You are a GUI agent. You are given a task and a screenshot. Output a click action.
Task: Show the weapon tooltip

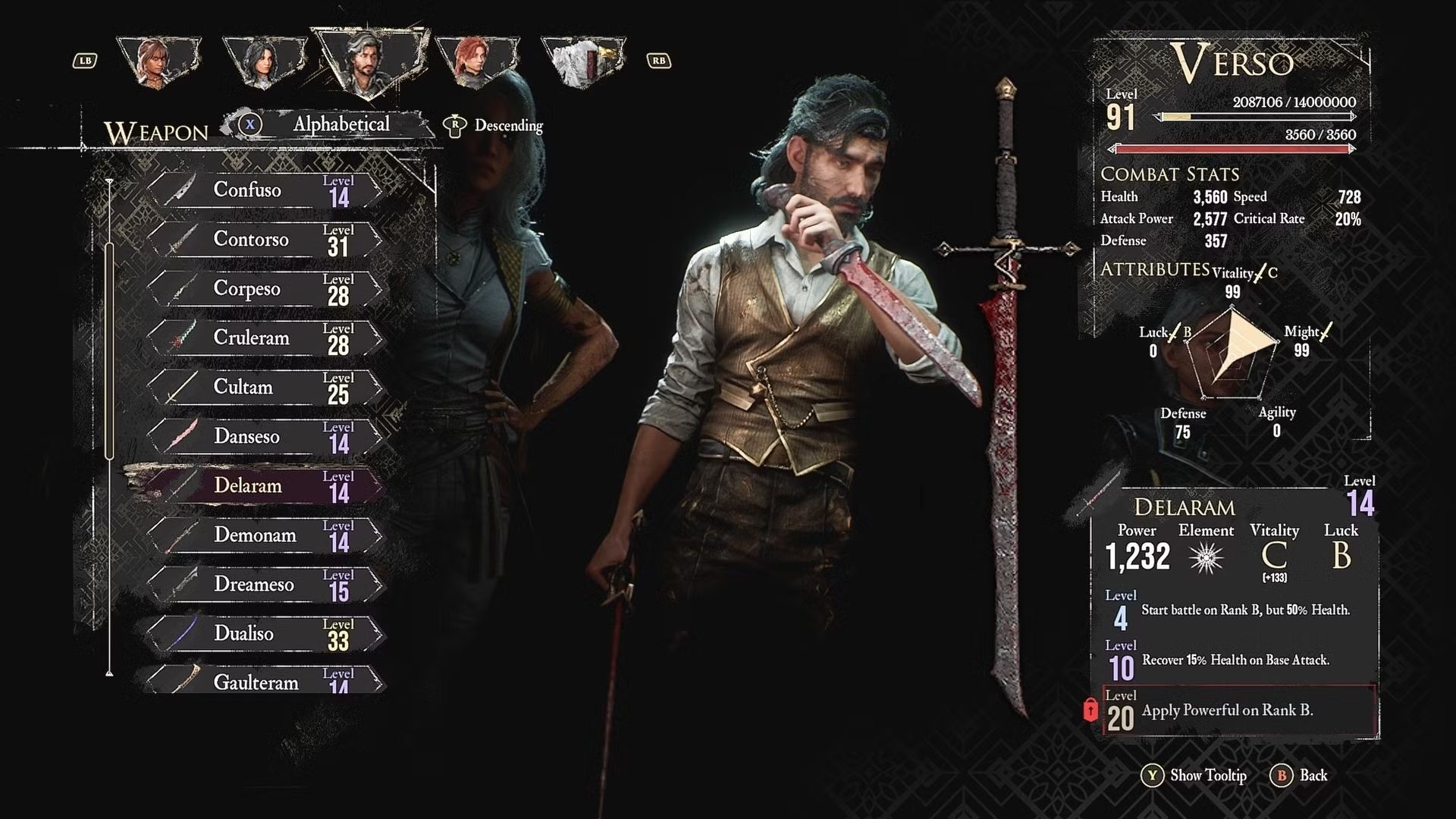[x=1195, y=775]
